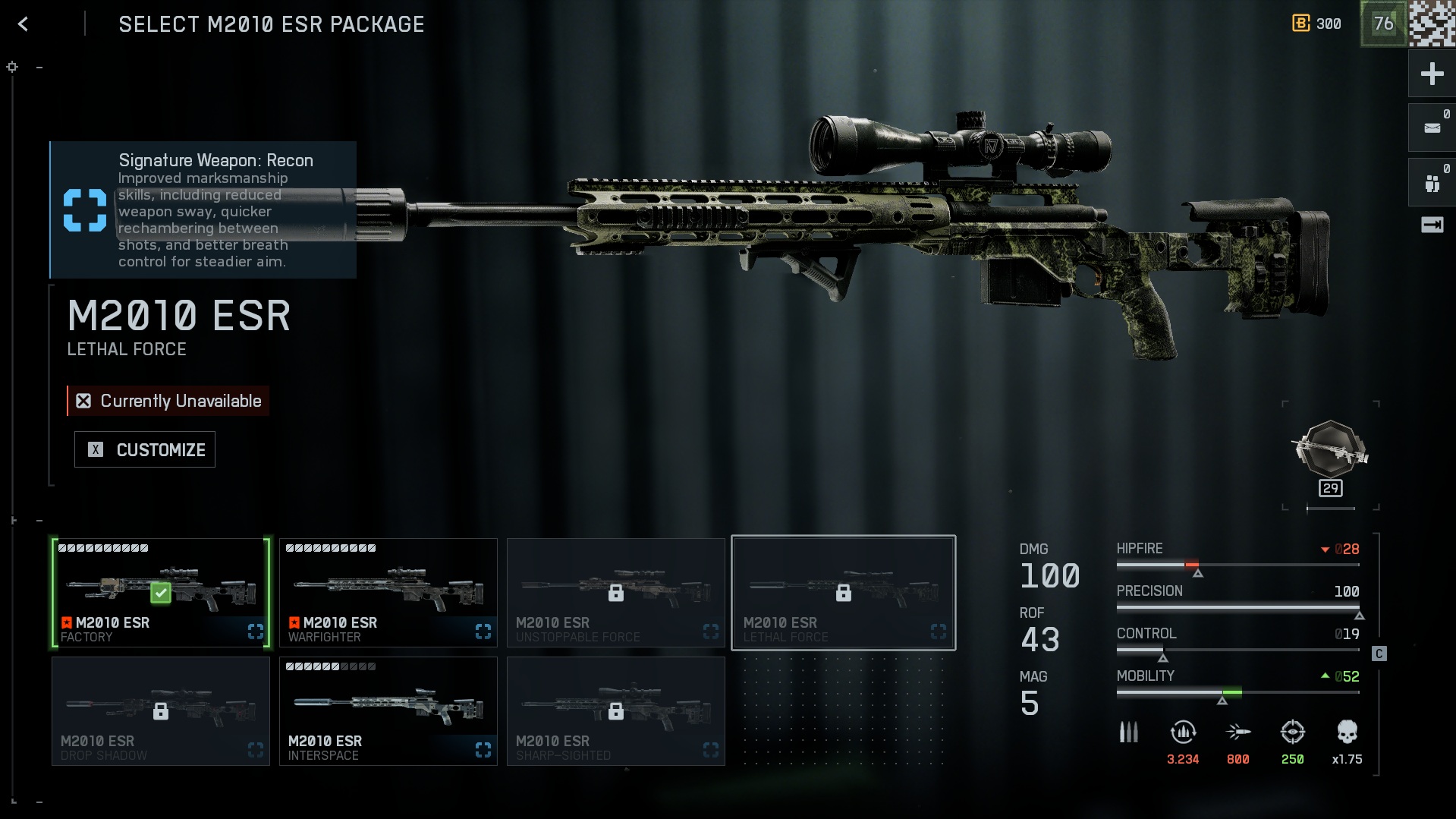
Task: Open the squad party icon
Action: click(1432, 183)
